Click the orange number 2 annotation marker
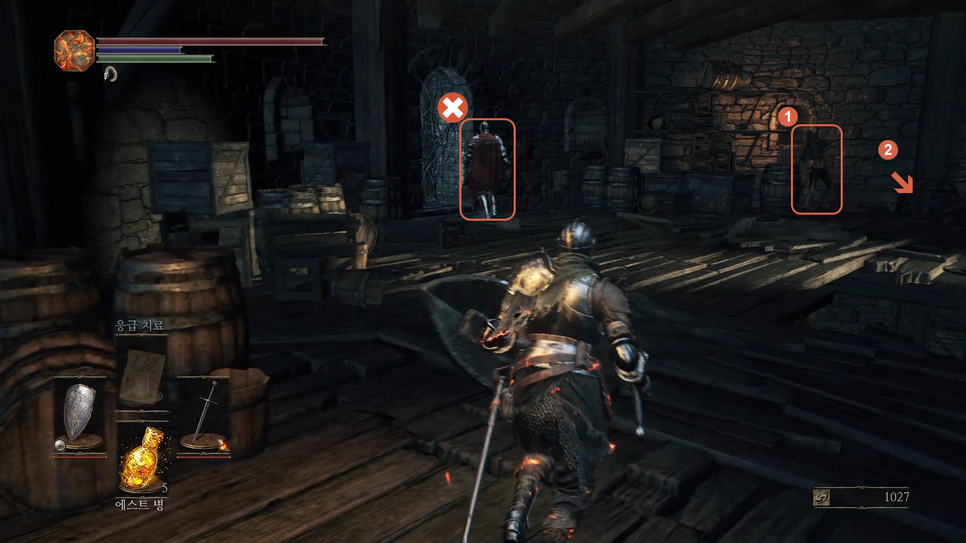 [887, 150]
